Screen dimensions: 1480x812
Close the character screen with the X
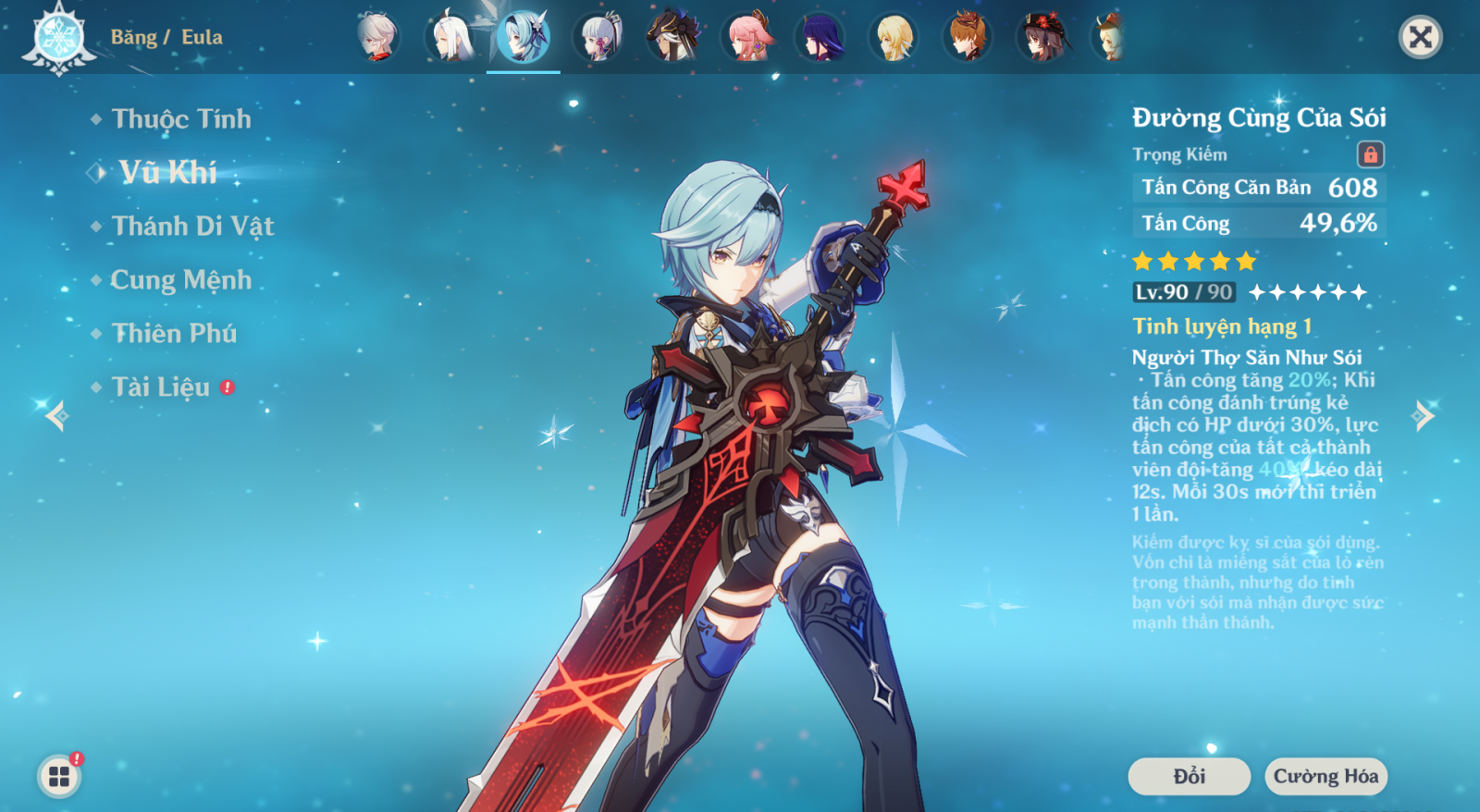point(1420,38)
